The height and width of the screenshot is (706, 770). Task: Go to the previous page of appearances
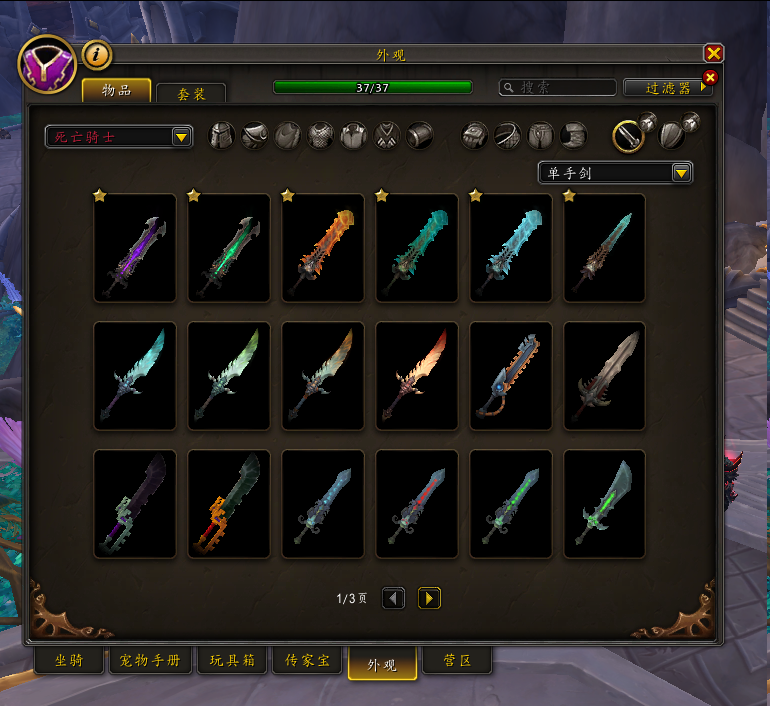click(x=394, y=598)
